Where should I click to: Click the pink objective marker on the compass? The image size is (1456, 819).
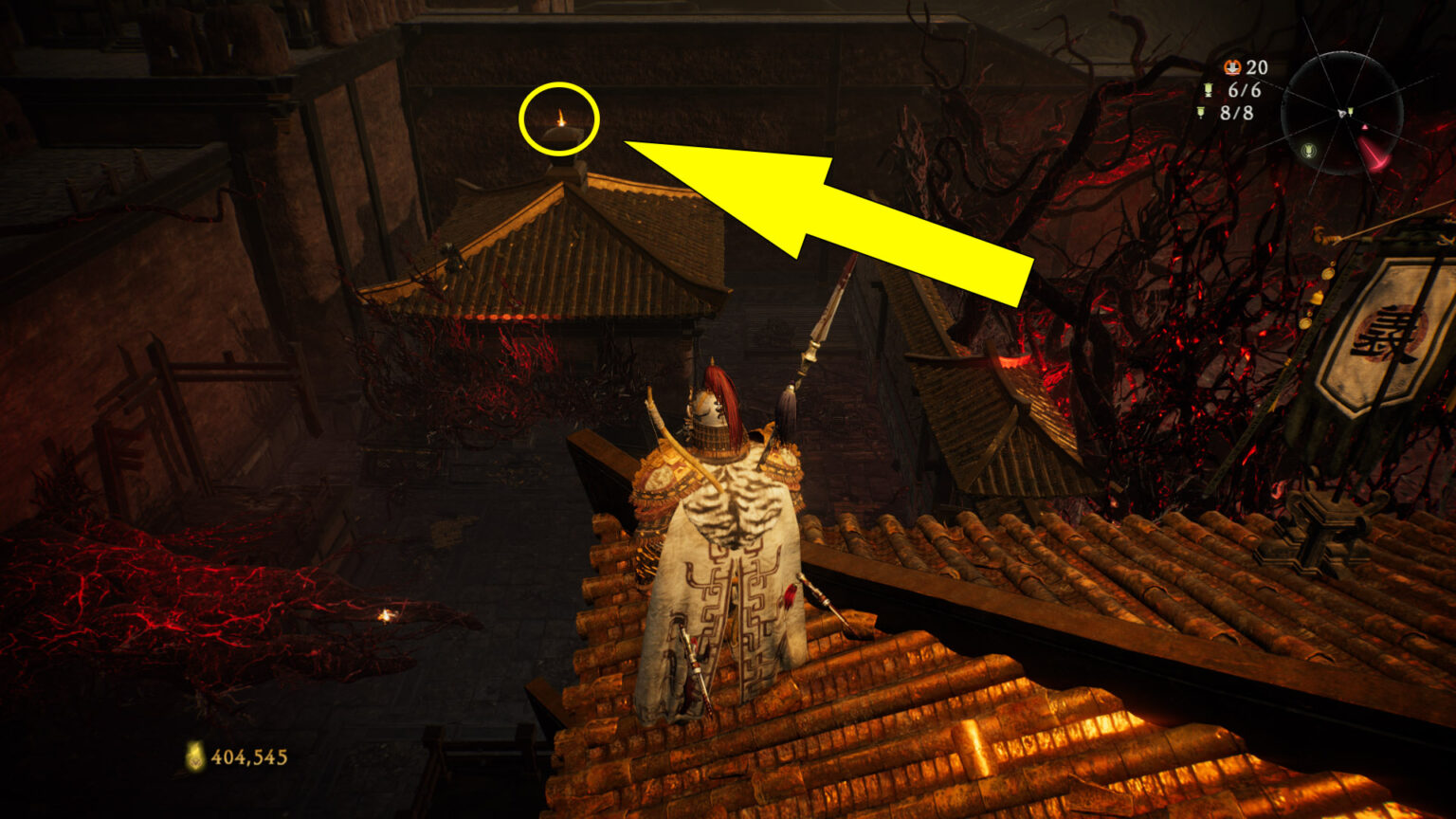pyautogui.click(x=1366, y=127)
